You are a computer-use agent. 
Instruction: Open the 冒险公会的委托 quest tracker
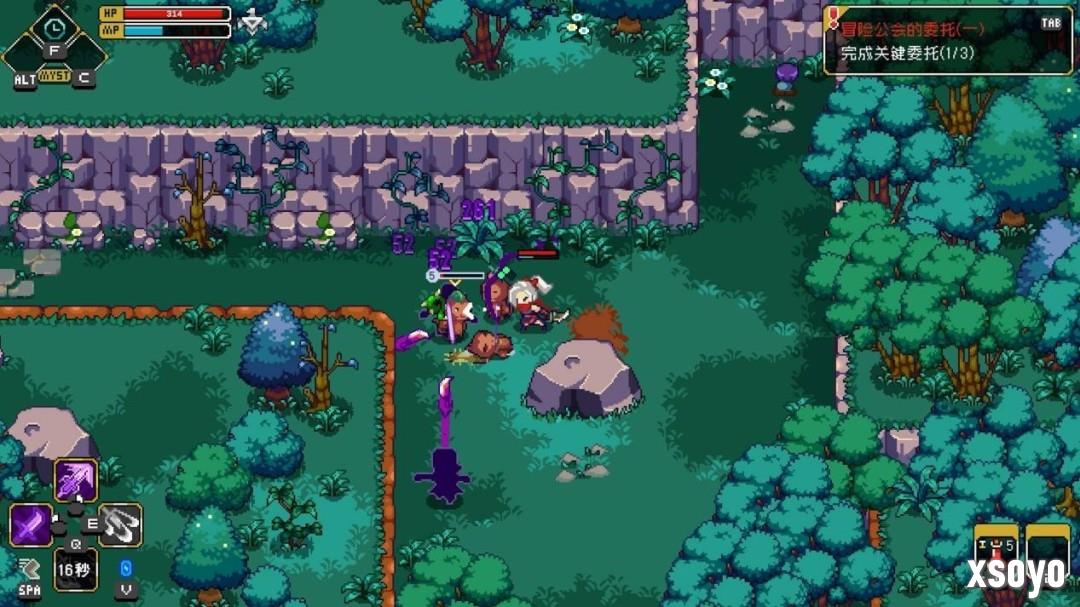(x=946, y=38)
